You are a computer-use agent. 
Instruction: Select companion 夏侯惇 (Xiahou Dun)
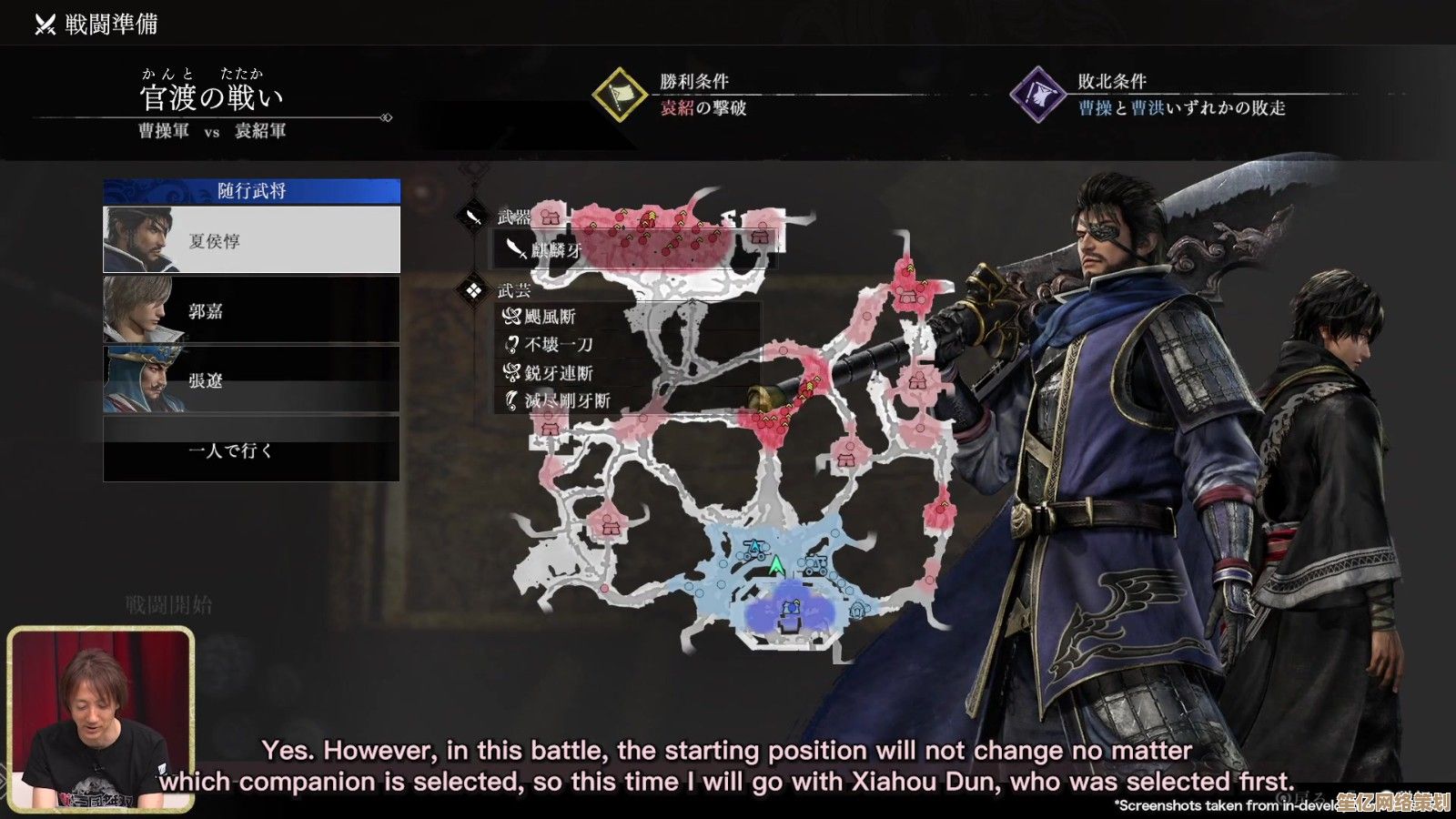(251, 240)
